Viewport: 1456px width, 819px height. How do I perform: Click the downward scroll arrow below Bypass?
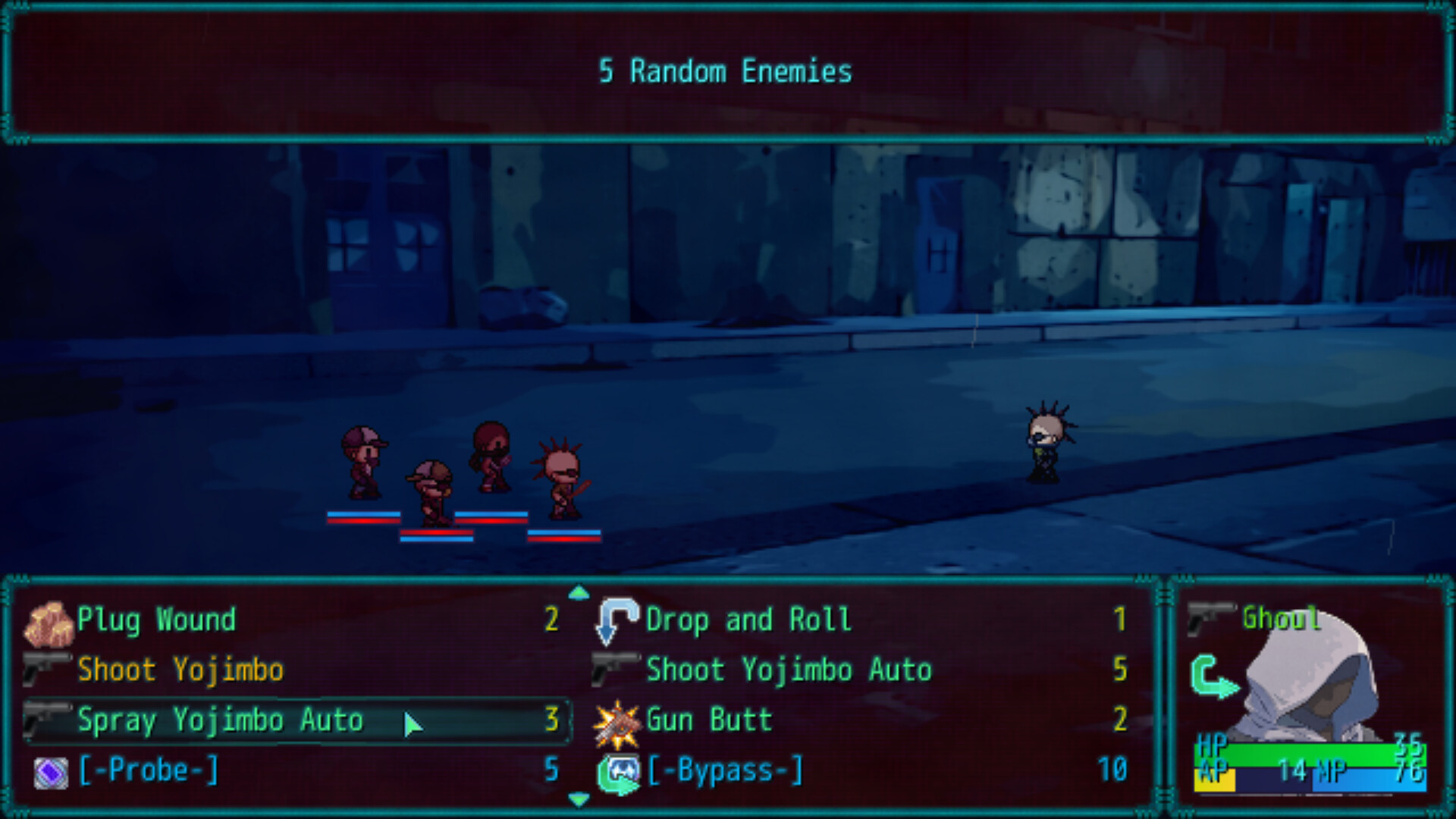click(578, 798)
